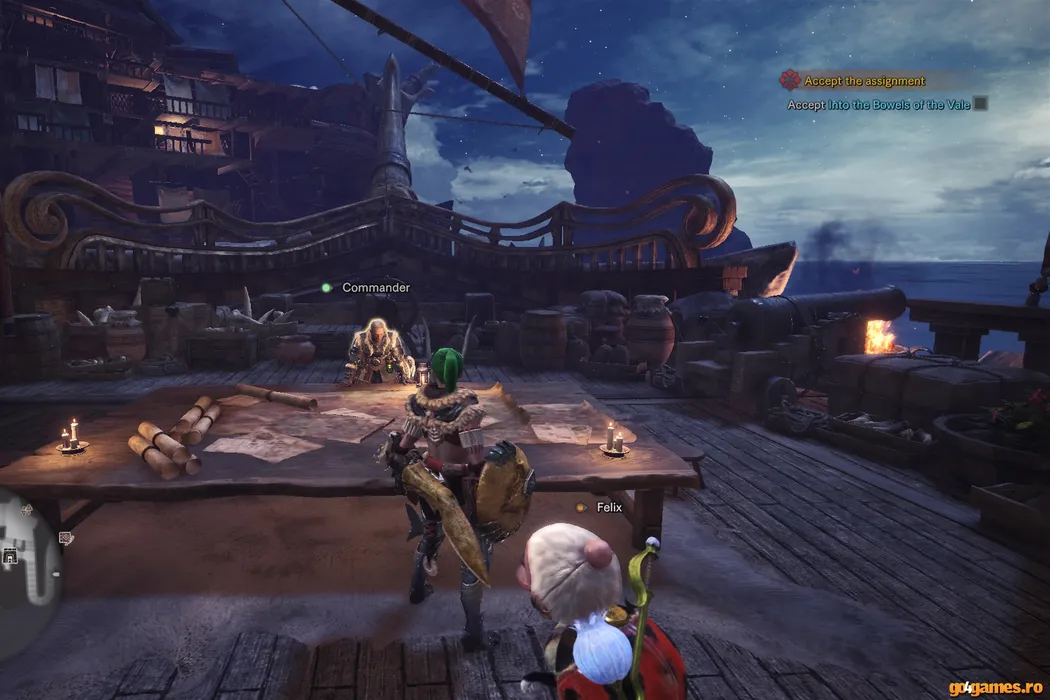Tick the objective checkbox after "Vale"
The image size is (1050, 700).
(981, 103)
